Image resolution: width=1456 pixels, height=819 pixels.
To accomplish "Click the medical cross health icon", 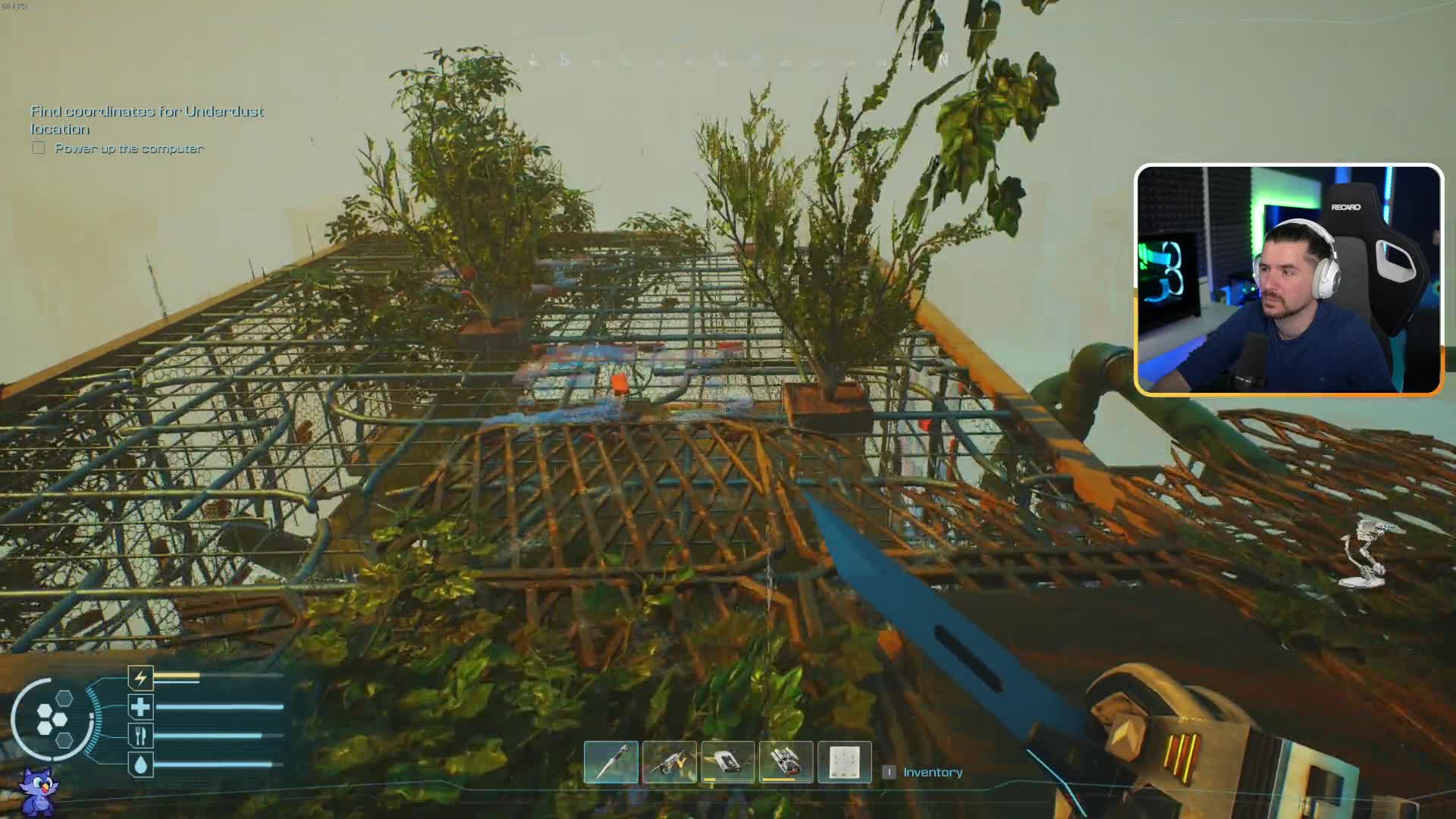I will click(x=140, y=708).
